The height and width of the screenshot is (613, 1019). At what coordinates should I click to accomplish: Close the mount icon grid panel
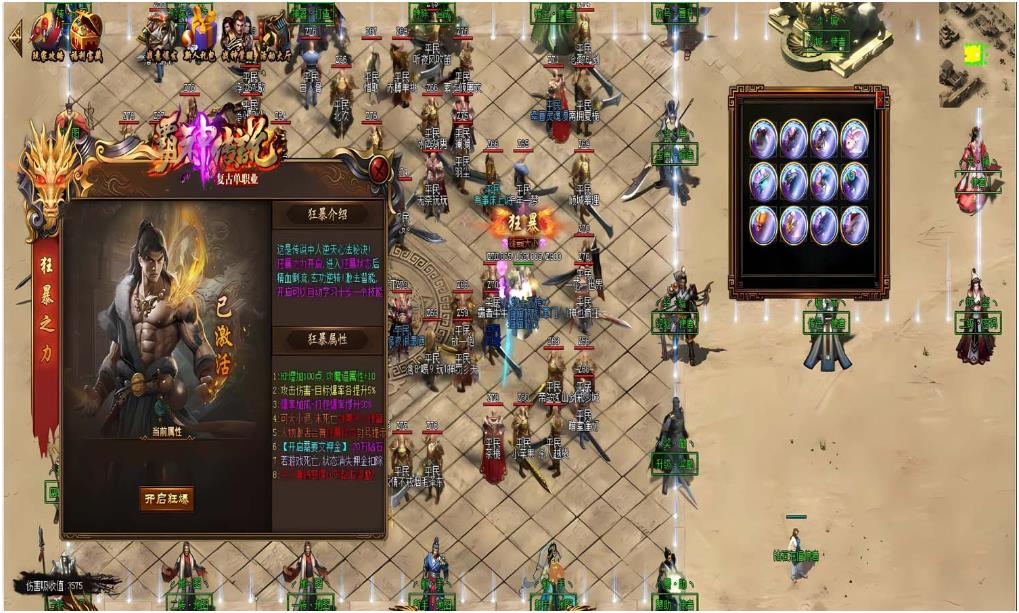(880, 100)
